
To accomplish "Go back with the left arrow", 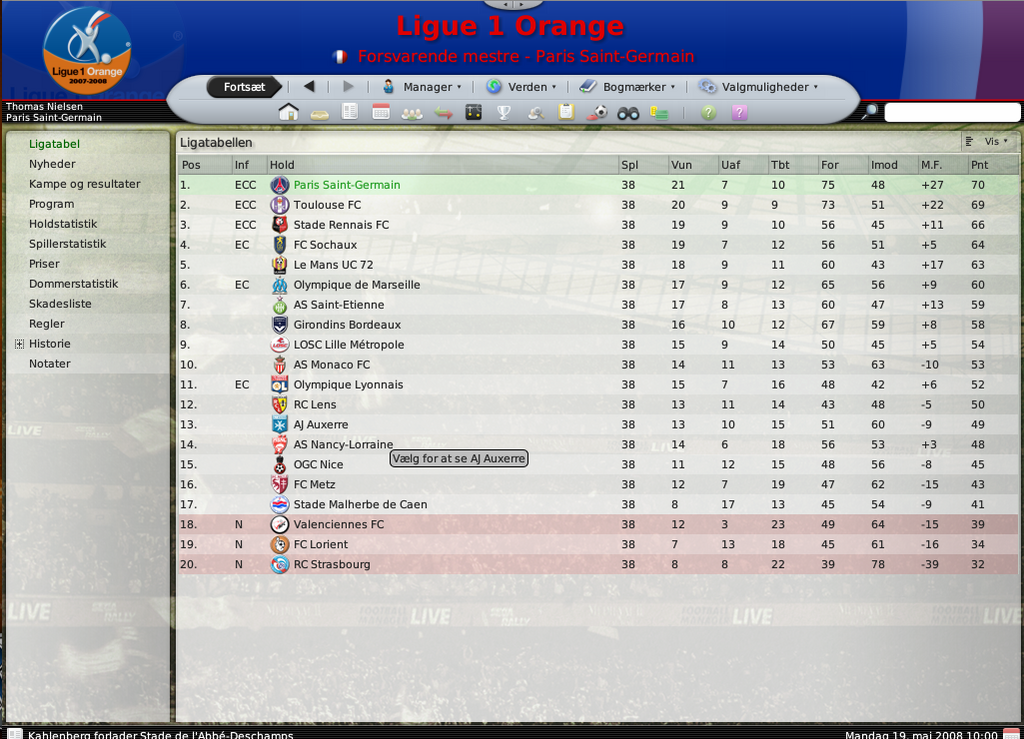I will coord(309,87).
